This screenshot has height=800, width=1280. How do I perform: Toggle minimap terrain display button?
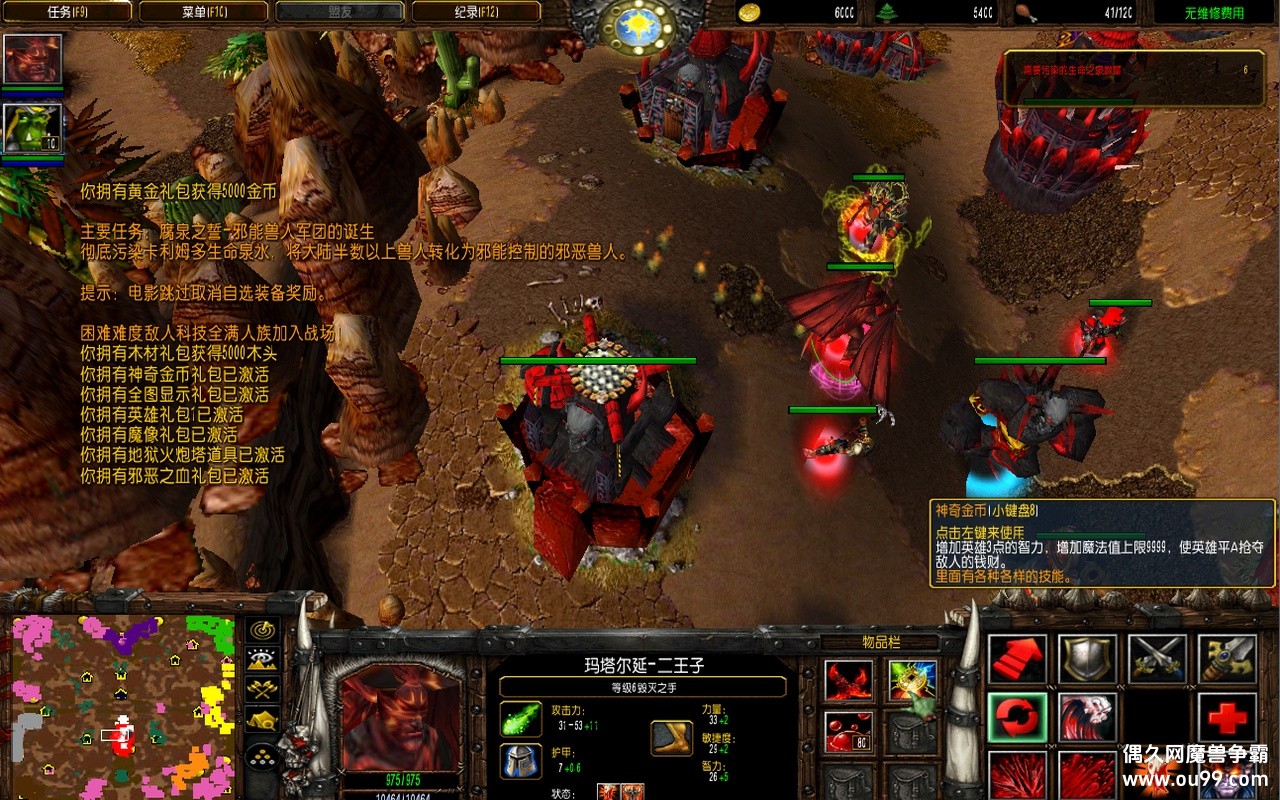pyautogui.click(x=263, y=659)
